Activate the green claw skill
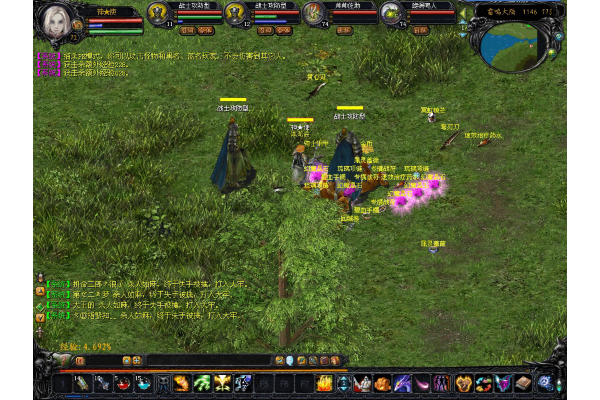 tap(202, 383)
